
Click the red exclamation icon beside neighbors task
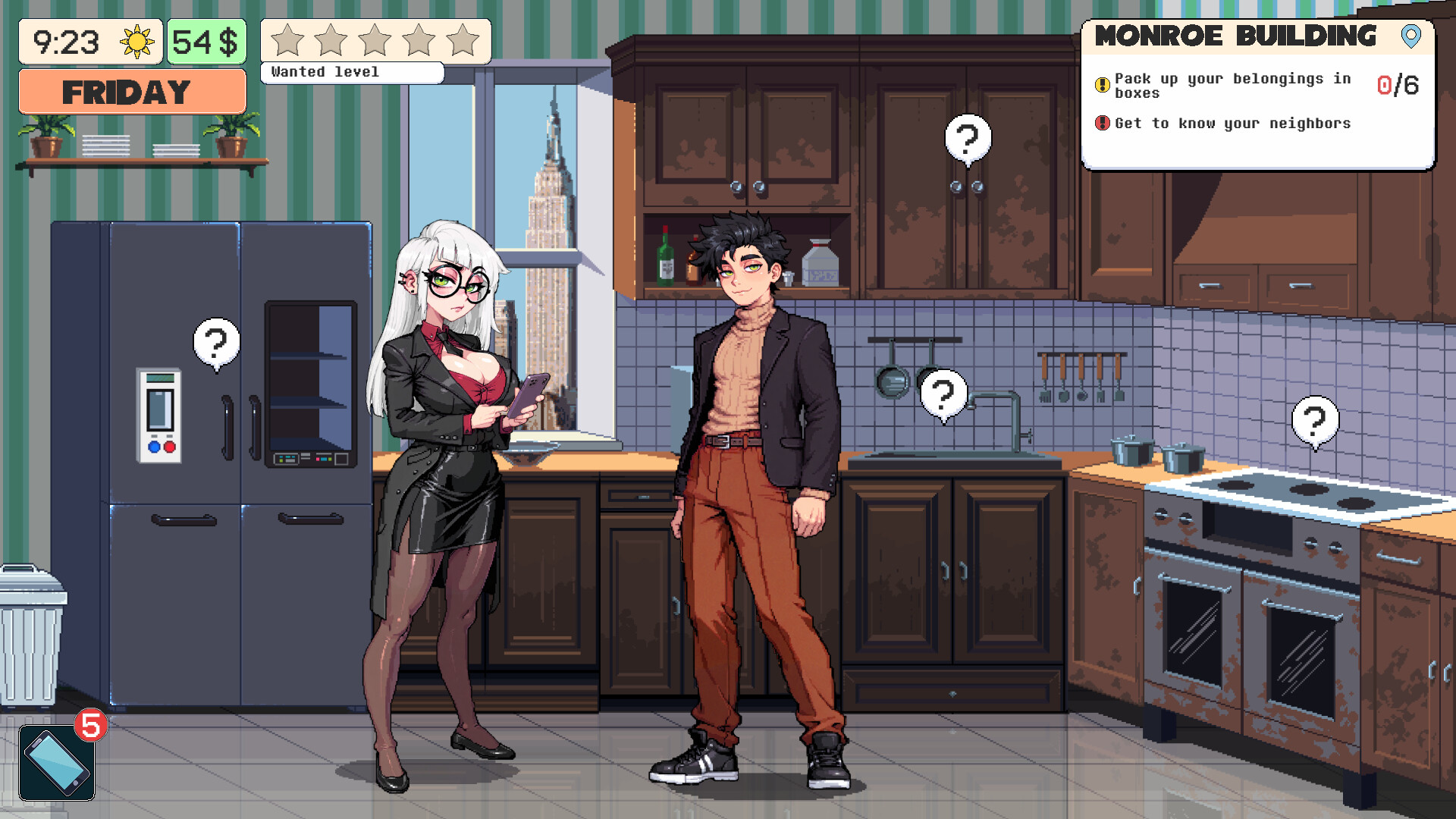(1101, 123)
